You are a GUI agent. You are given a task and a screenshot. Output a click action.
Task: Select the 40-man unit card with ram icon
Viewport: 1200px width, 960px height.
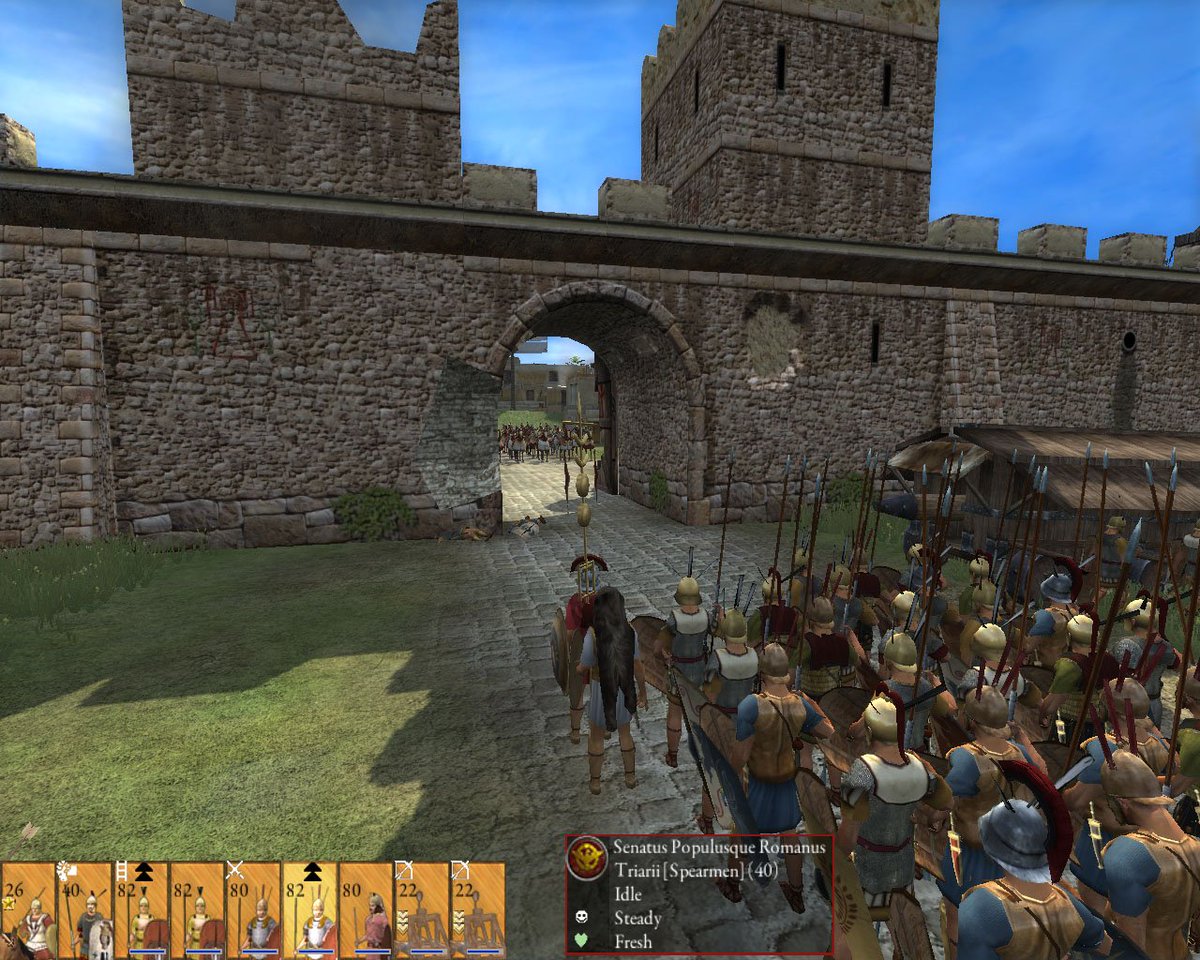[84, 912]
